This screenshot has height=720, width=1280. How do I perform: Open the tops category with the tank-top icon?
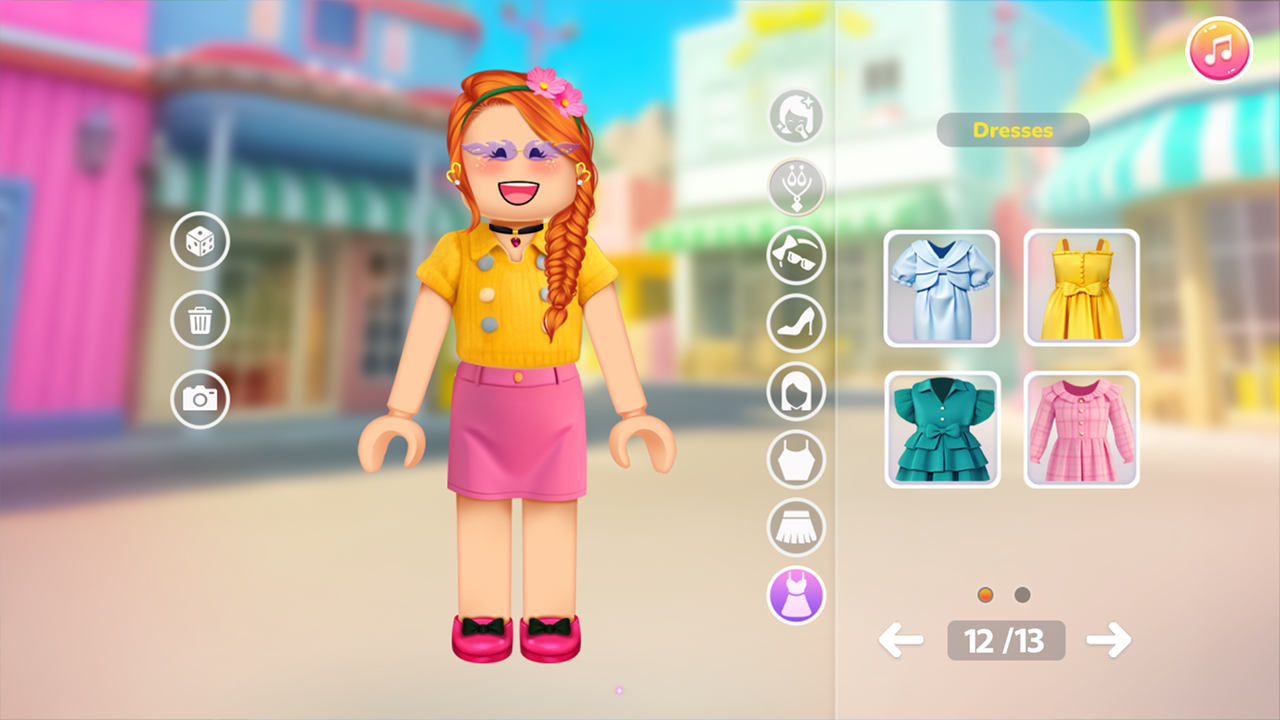(796, 460)
